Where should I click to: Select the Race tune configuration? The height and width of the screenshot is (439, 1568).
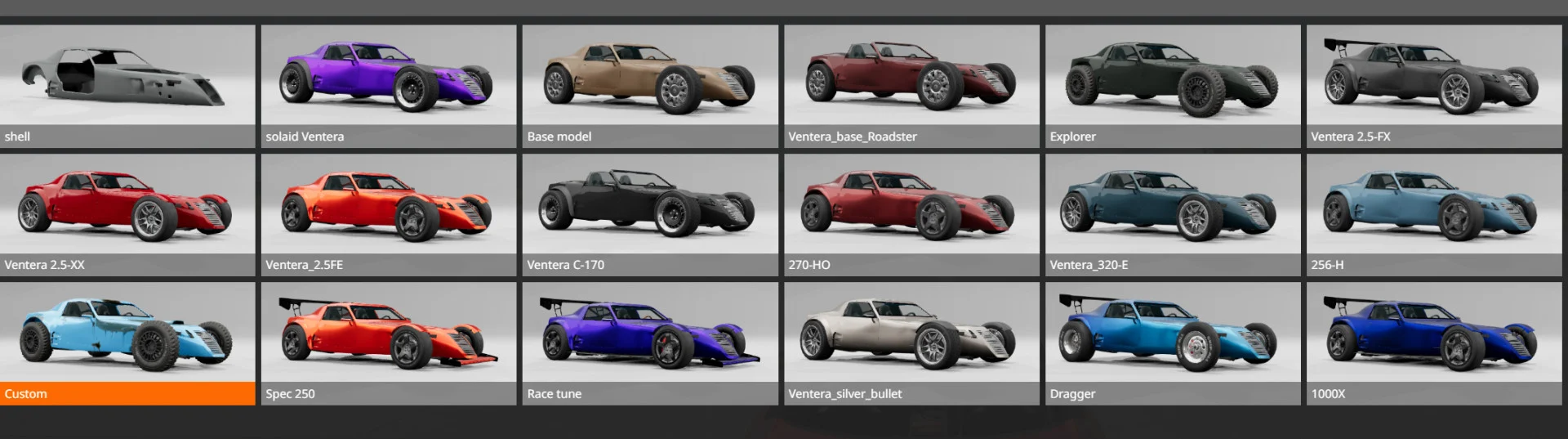pyautogui.click(x=650, y=343)
